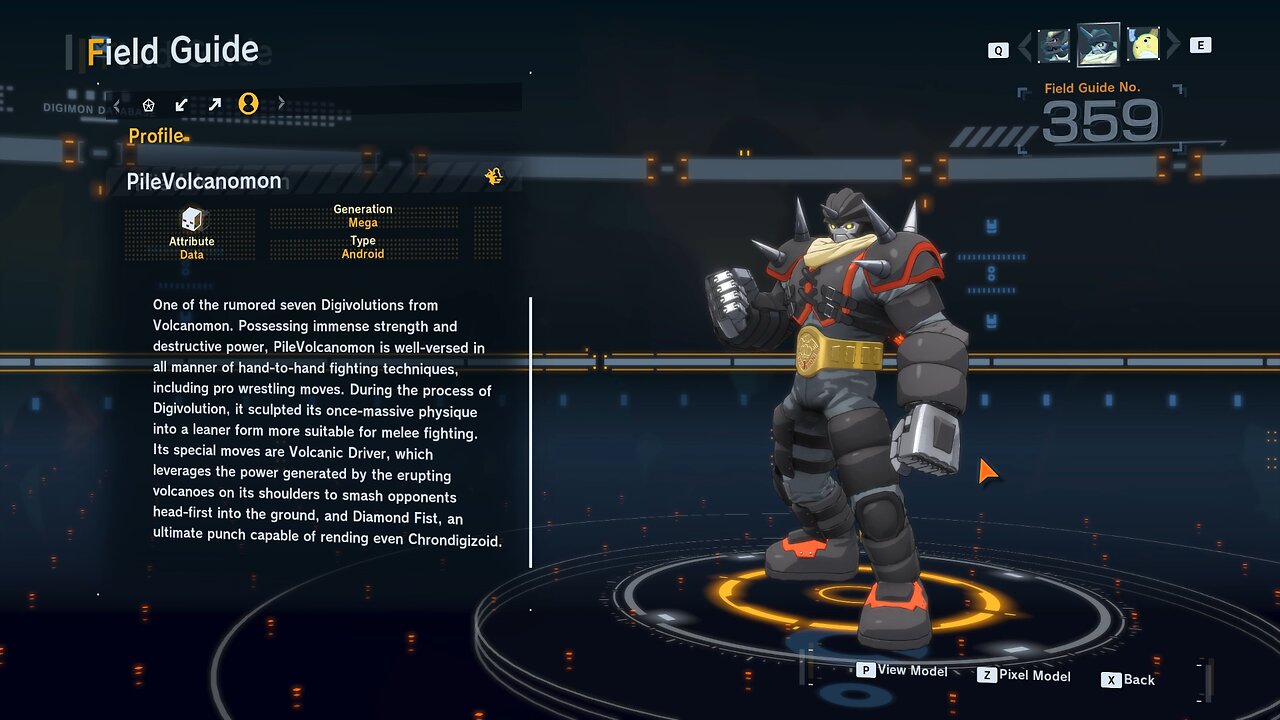Go to next entry with right portrait arrow

[1173, 45]
